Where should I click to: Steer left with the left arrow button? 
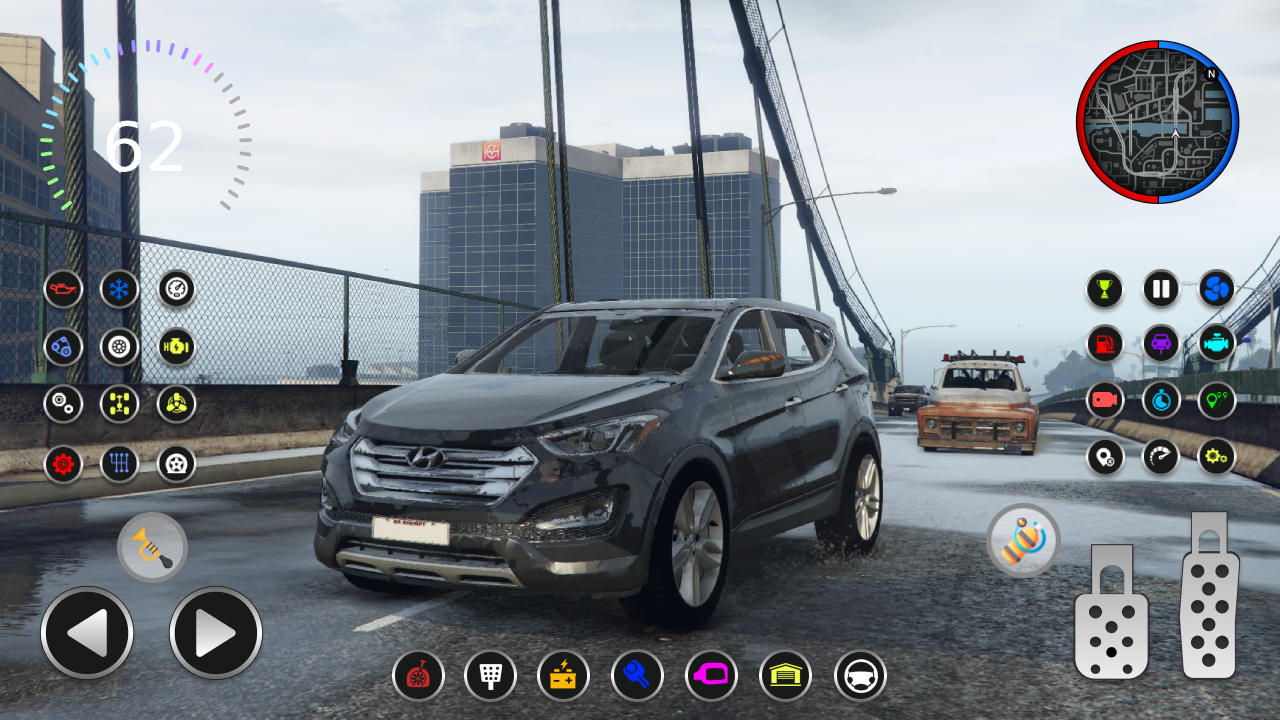click(x=87, y=633)
